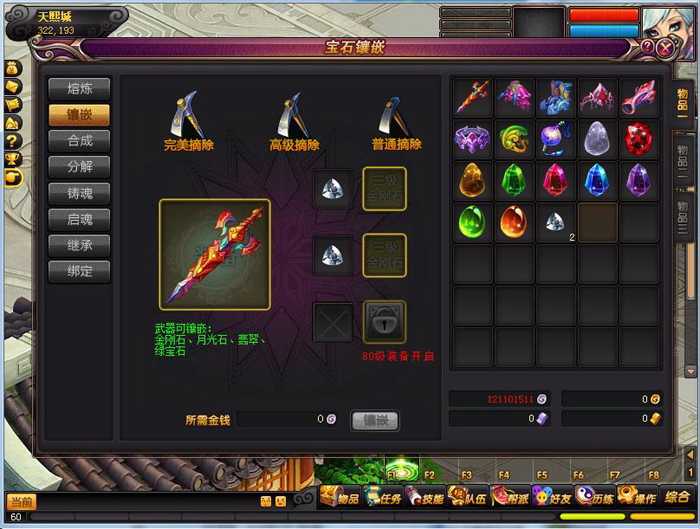Pick the white triangular diamond stack in inventory
The width and height of the screenshot is (700, 529).
(x=555, y=222)
